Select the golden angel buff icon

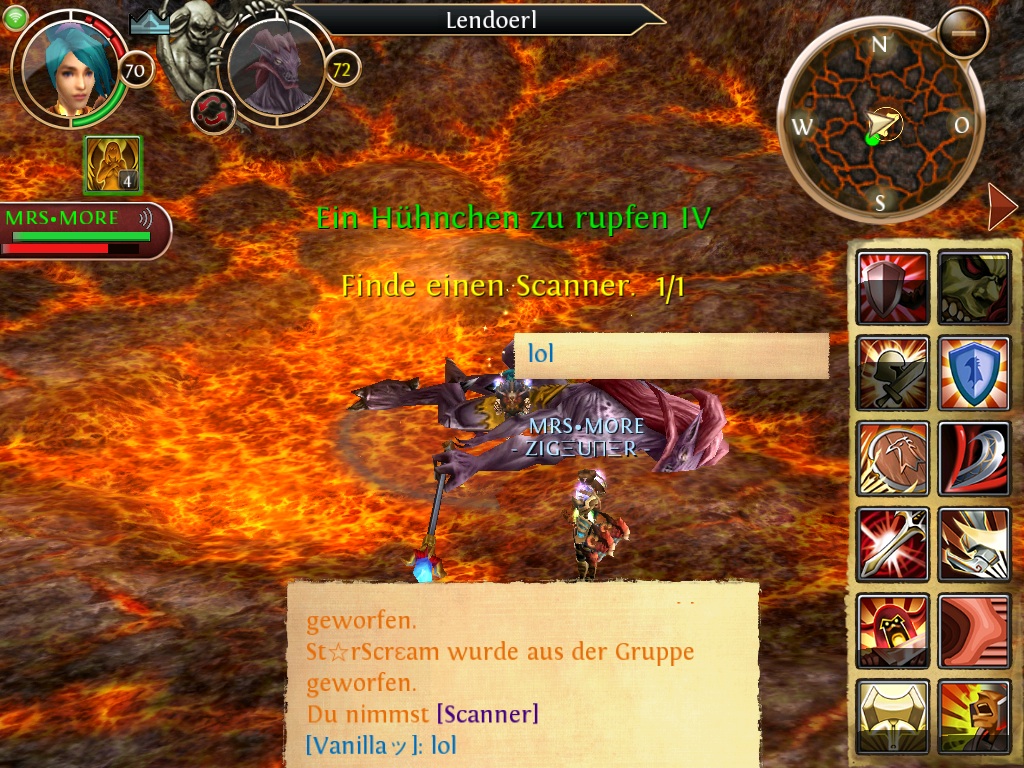[113, 165]
